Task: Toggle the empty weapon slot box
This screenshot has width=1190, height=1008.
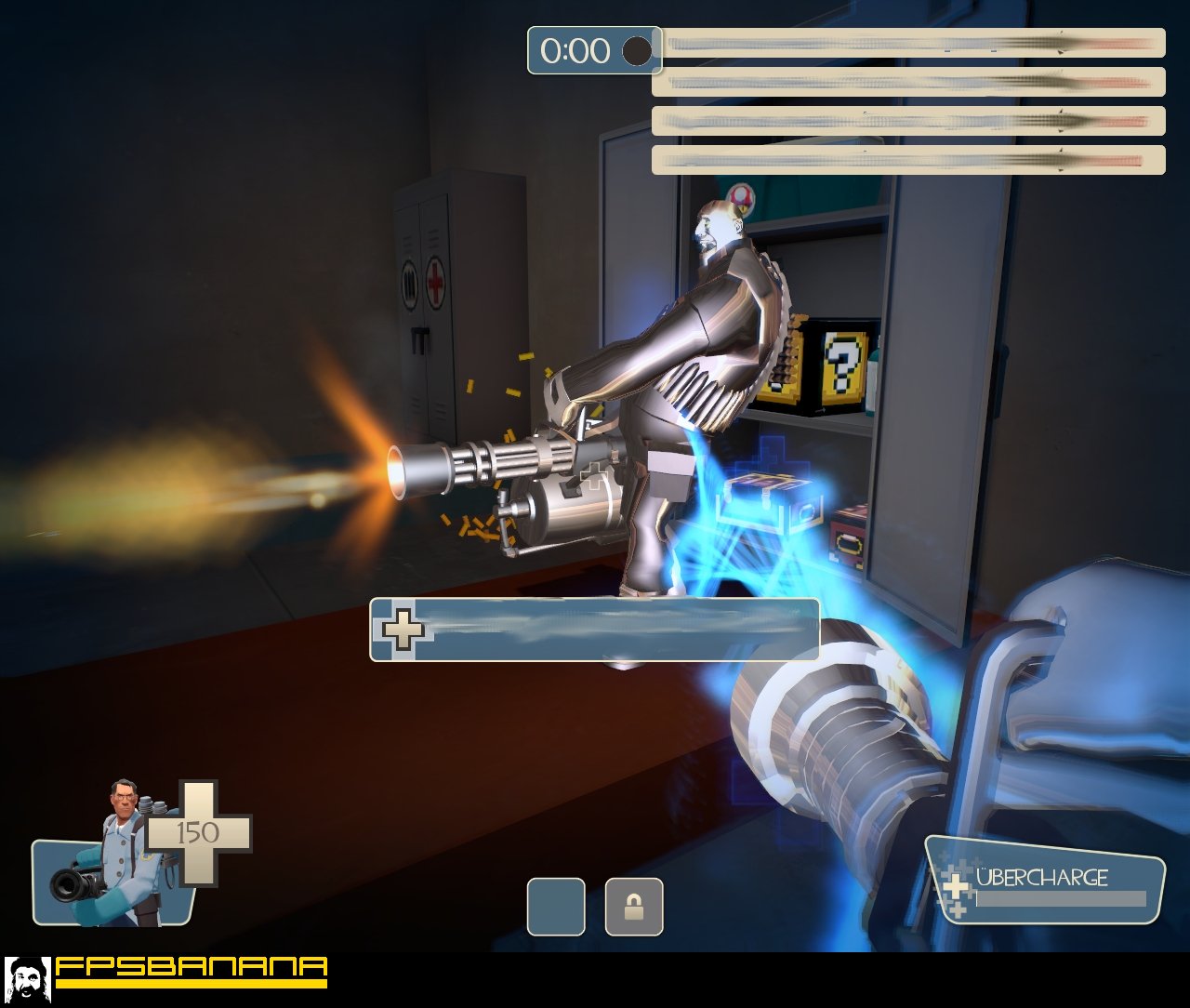Action: (555, 906)
